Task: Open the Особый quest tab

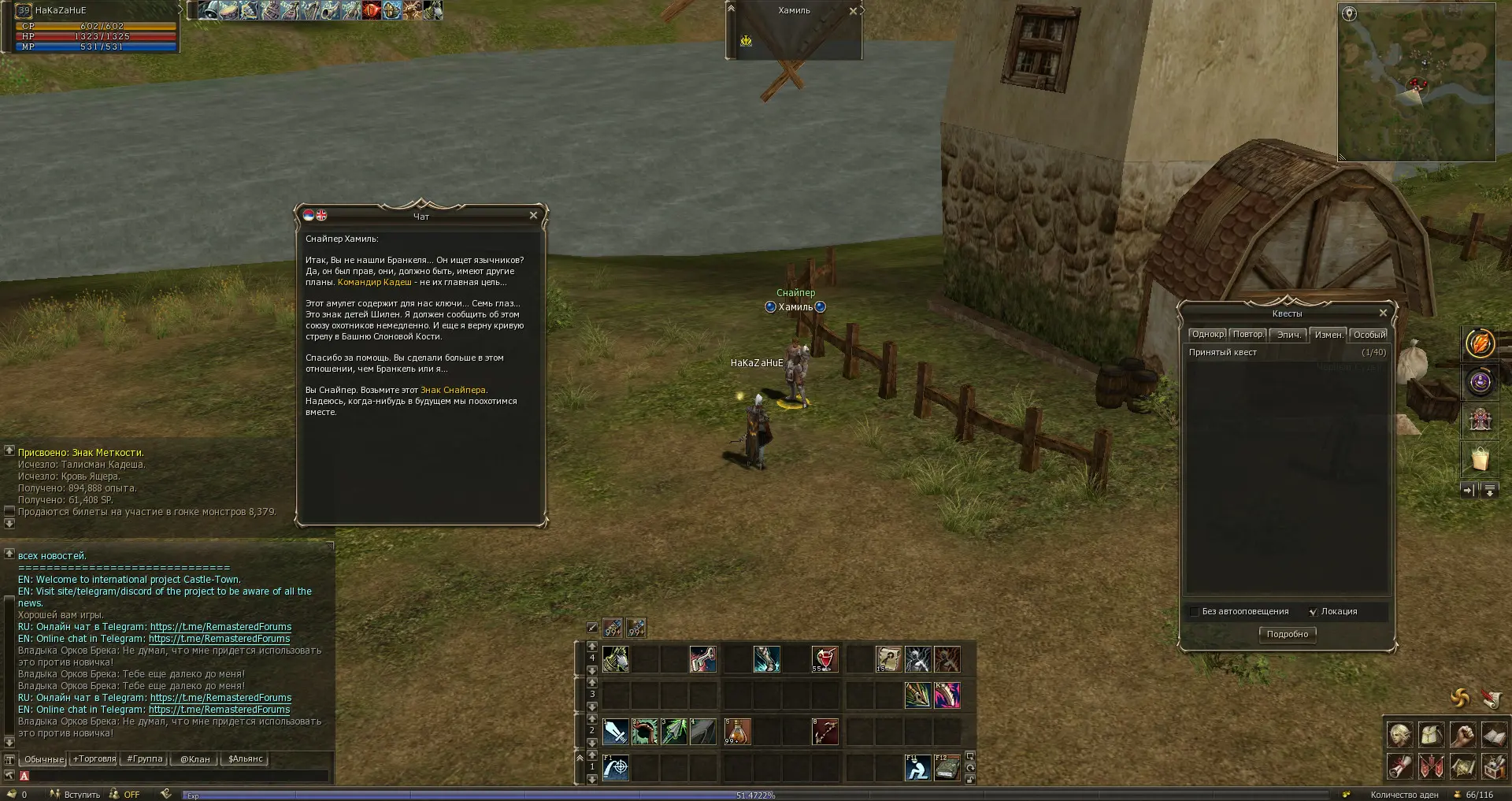Action: [1369, 335]
